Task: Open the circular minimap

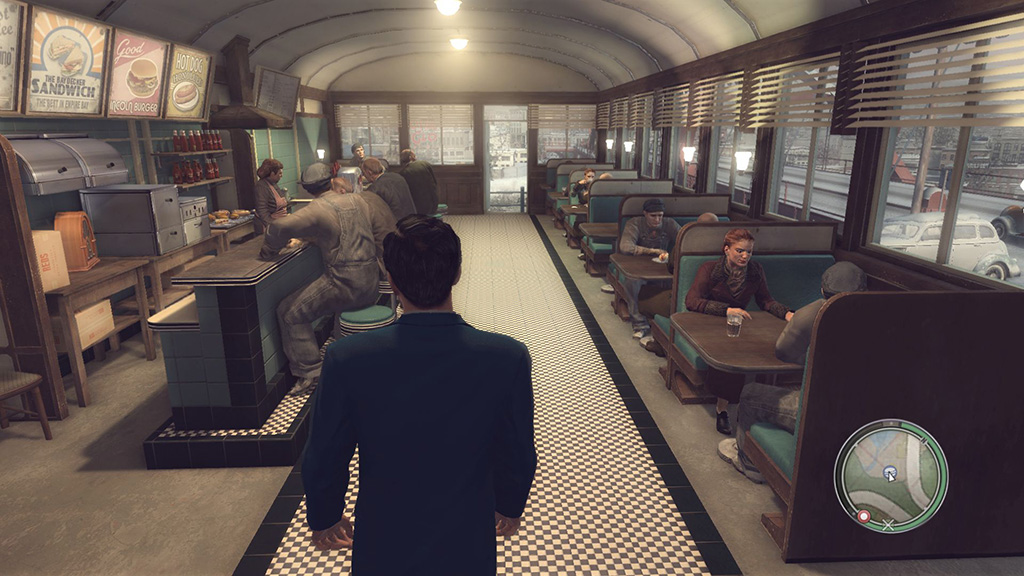Action: tap(890, 476)
